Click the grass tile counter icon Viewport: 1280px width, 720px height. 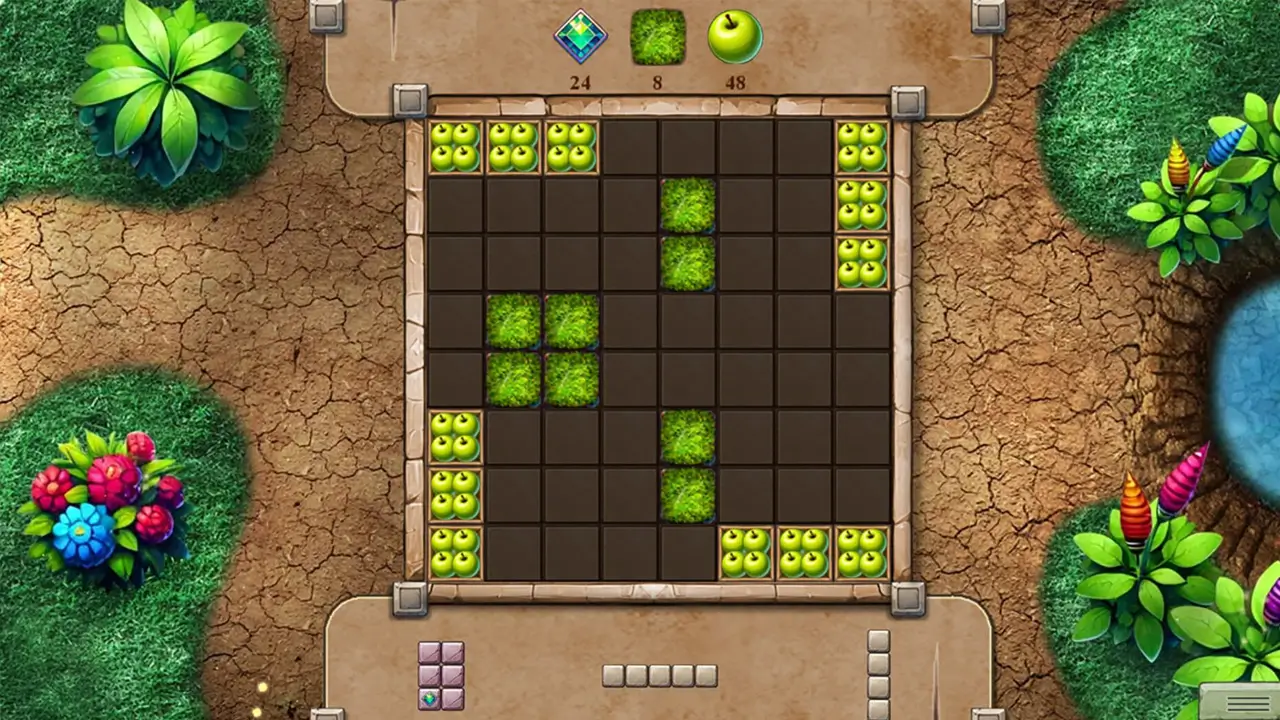click(658, 38)
